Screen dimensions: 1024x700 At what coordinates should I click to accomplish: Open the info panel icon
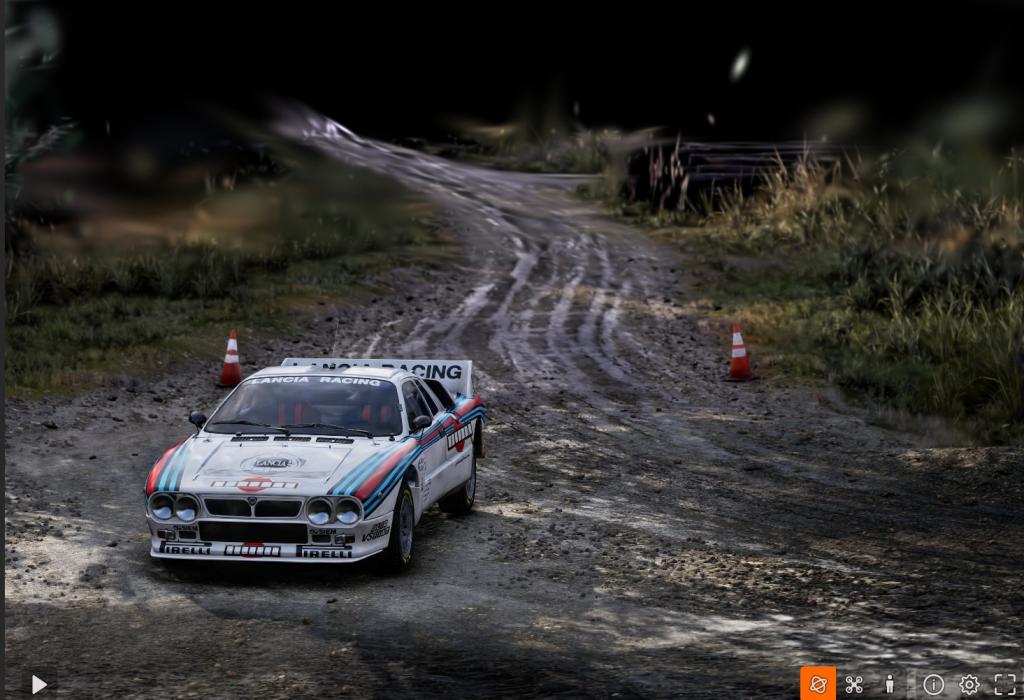click(933, 684)
